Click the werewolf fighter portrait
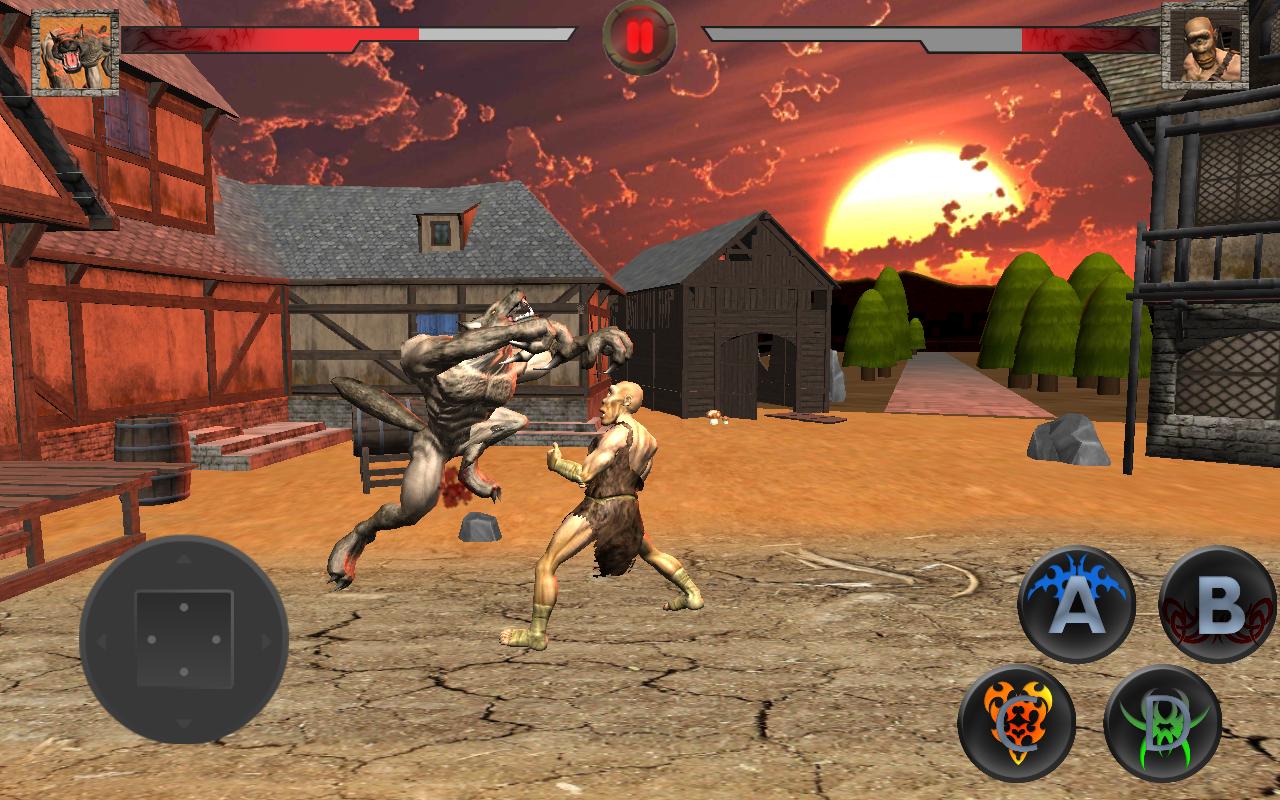Viewport: 1280px width, 800px height. [x=75, y=53]
